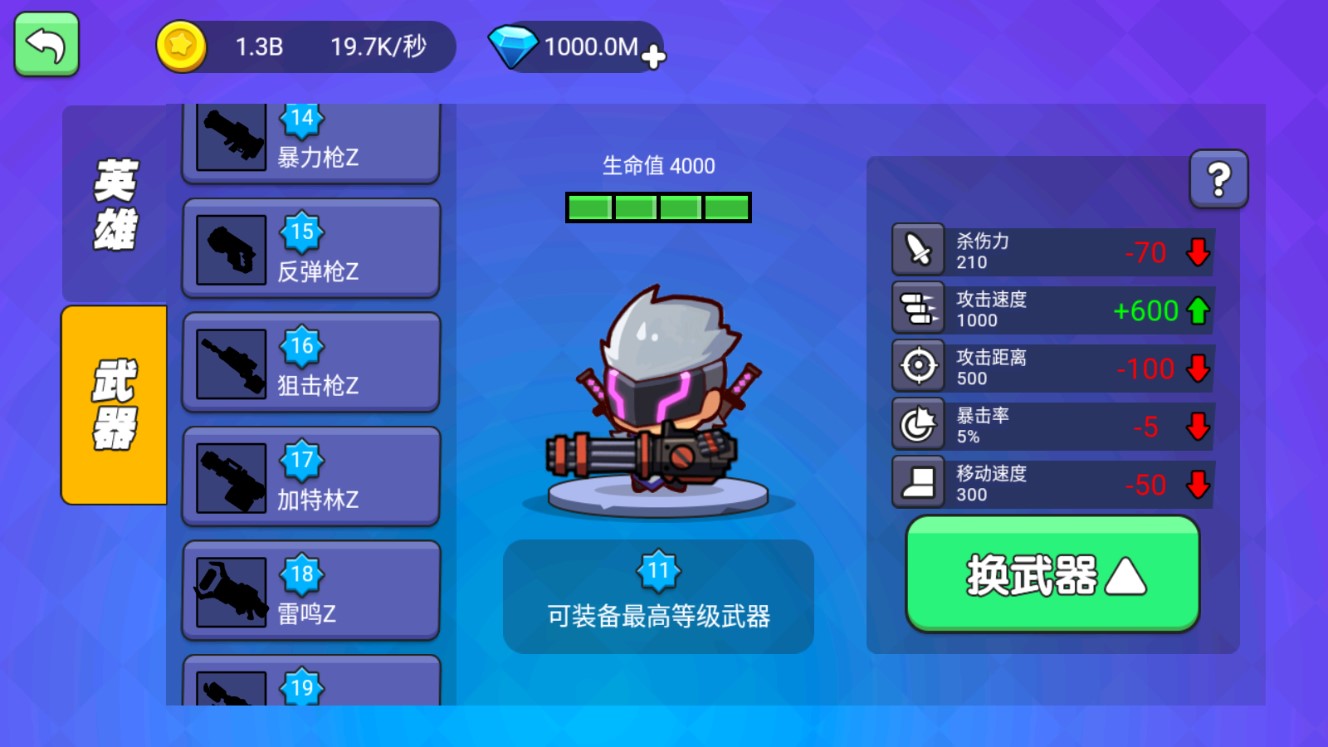This screenshot has height=747, width=1328.
Task: Click the plus next to diamond balance
Action: point(653,57)
